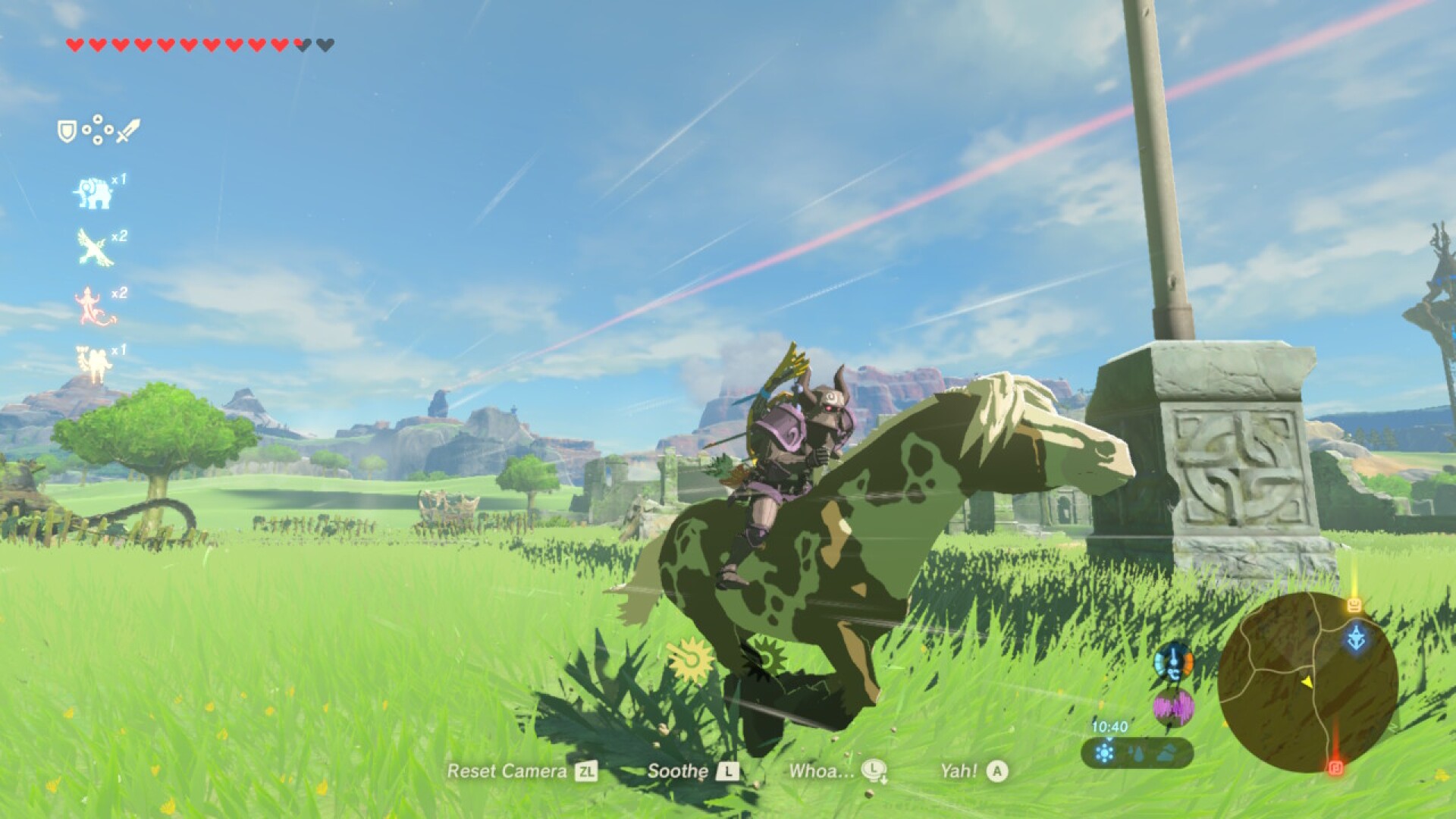Select the sword icon in the equipment HUD
The height and width of the screenshot is (819, 1456).
(x=127, y=132)
